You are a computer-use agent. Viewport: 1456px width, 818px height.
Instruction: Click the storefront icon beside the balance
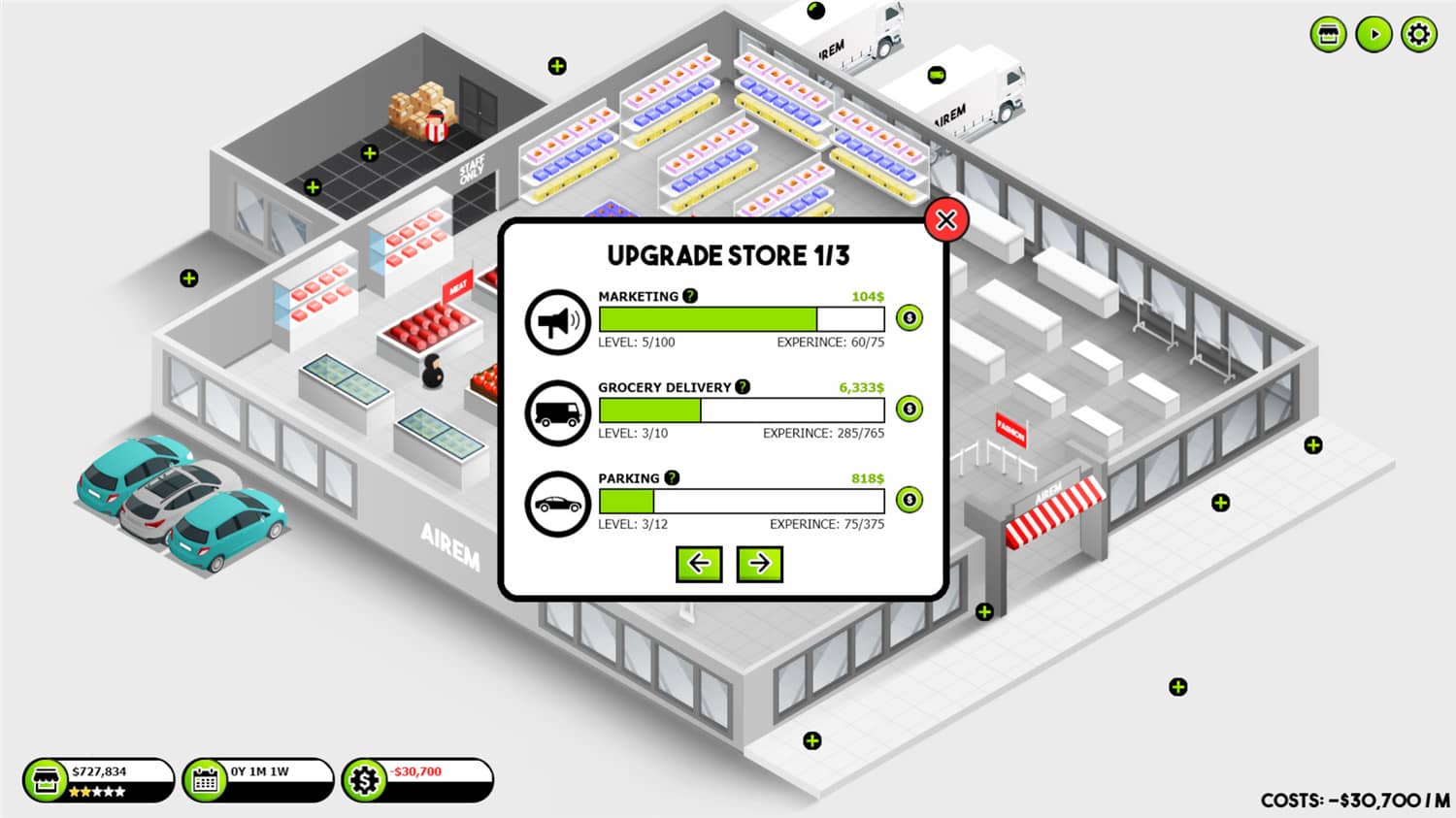point(44,778)
